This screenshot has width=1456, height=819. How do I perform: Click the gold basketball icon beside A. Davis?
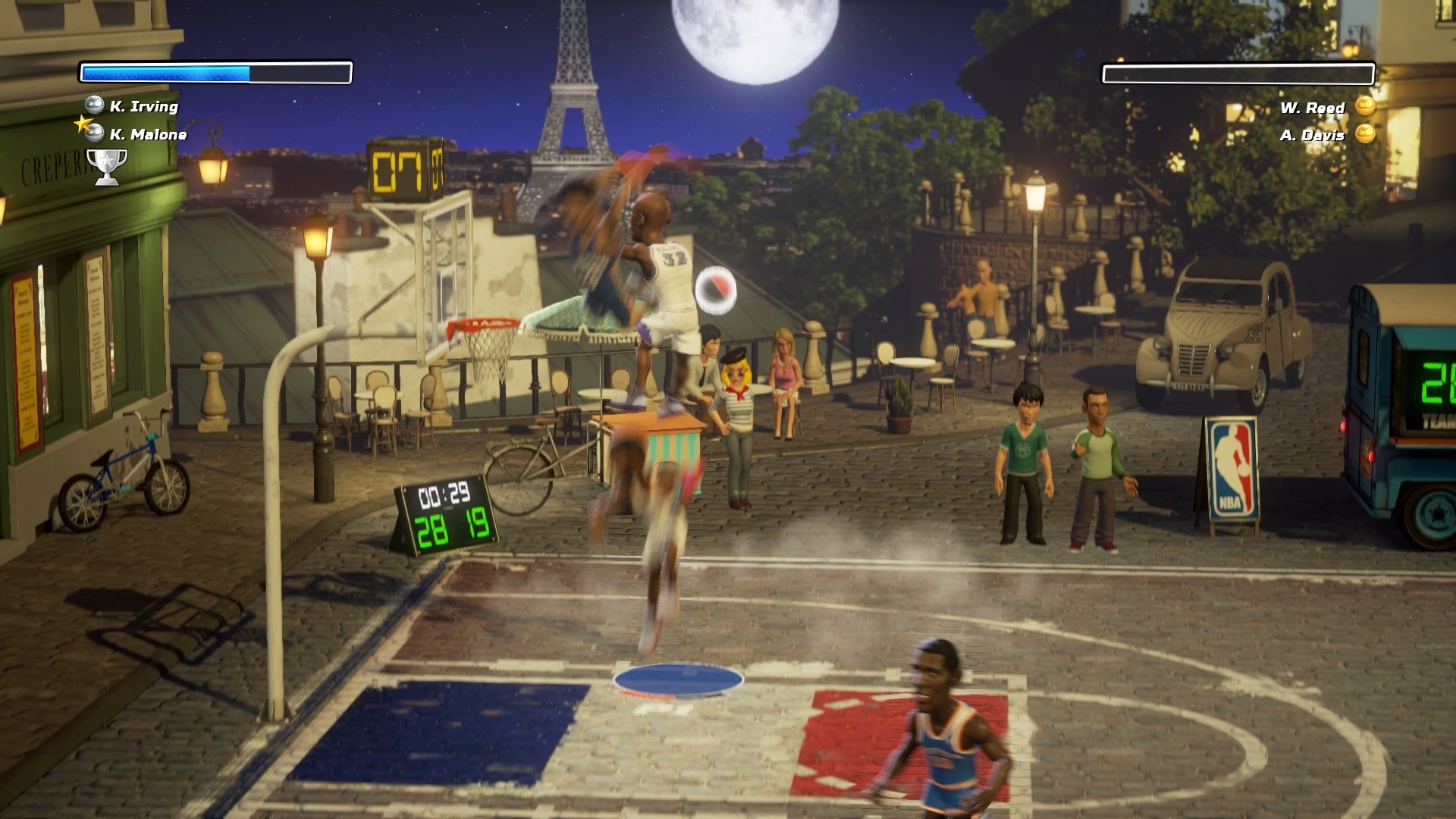click(x=1365, y=135)
